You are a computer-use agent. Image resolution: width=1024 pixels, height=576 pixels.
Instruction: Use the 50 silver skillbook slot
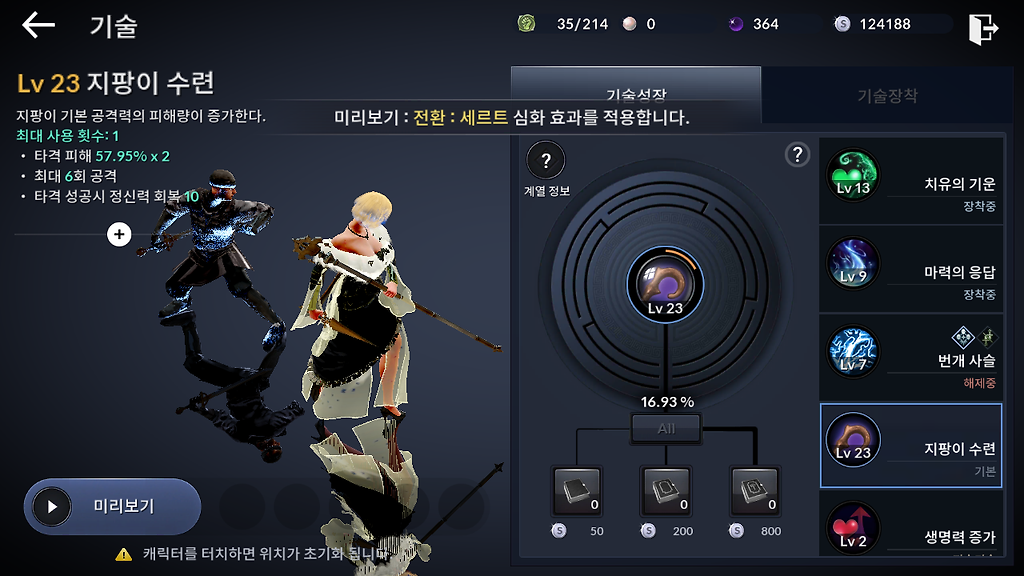pos(578,491)
